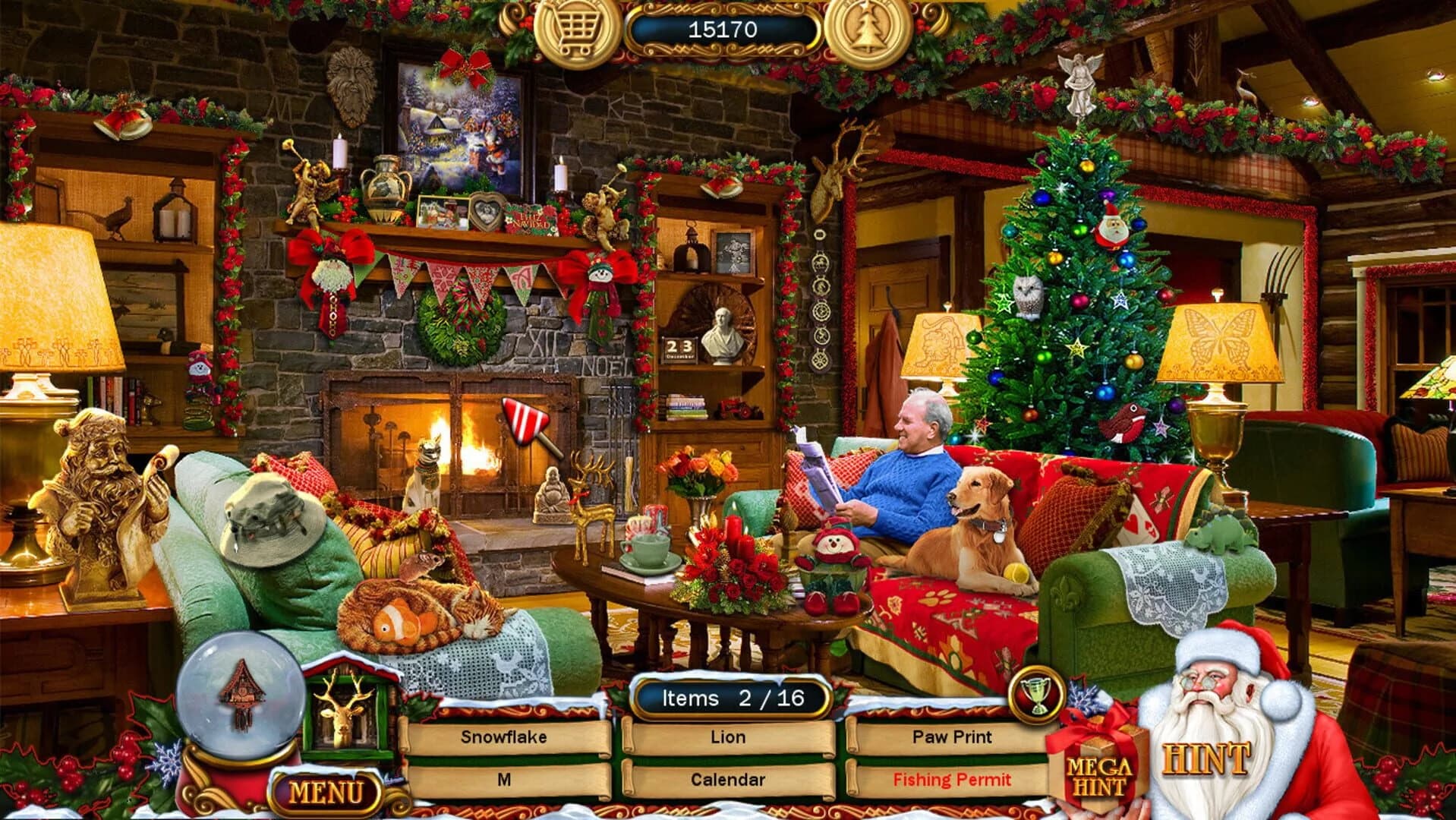The image size is (1456, 820).
Task: Click the score display showing 15170
Action: pyautogui.click(x=722, y=29)
